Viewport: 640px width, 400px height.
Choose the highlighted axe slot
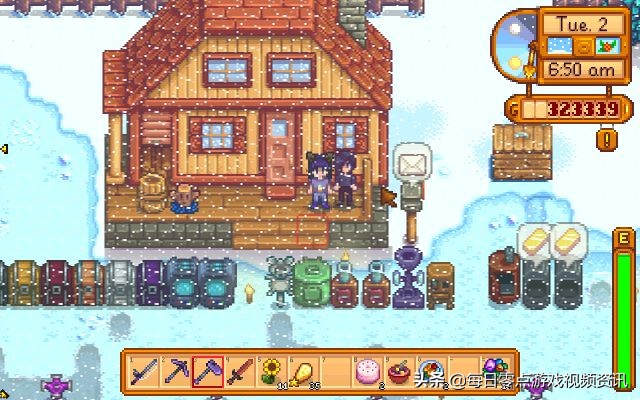click(207, 372)
